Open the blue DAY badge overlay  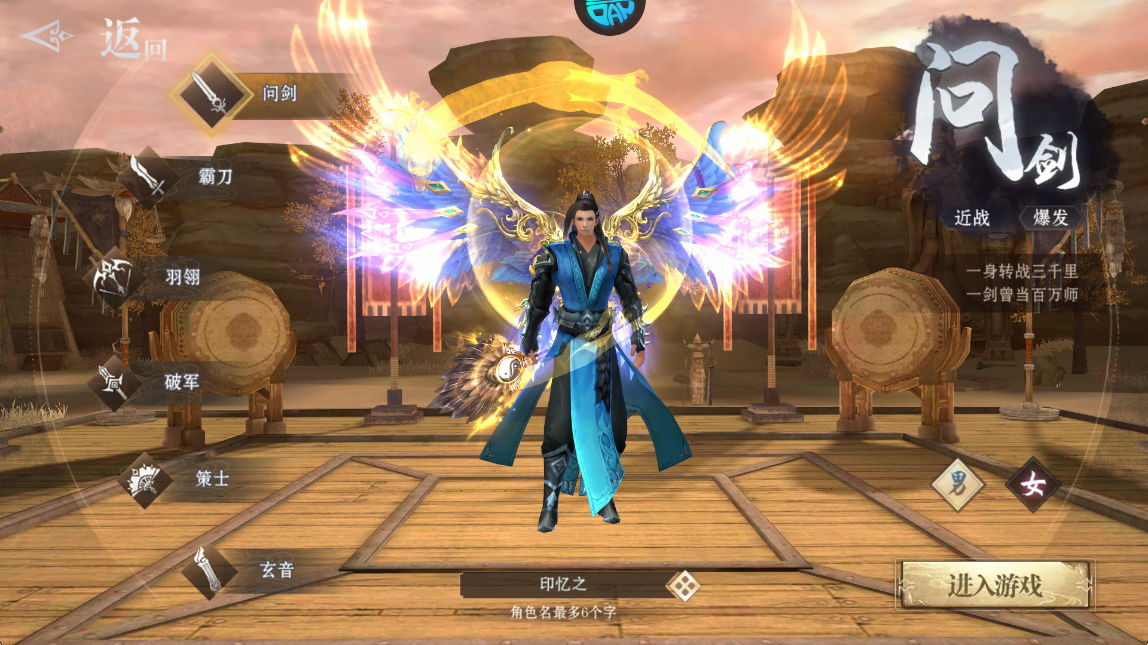[609, 15]
